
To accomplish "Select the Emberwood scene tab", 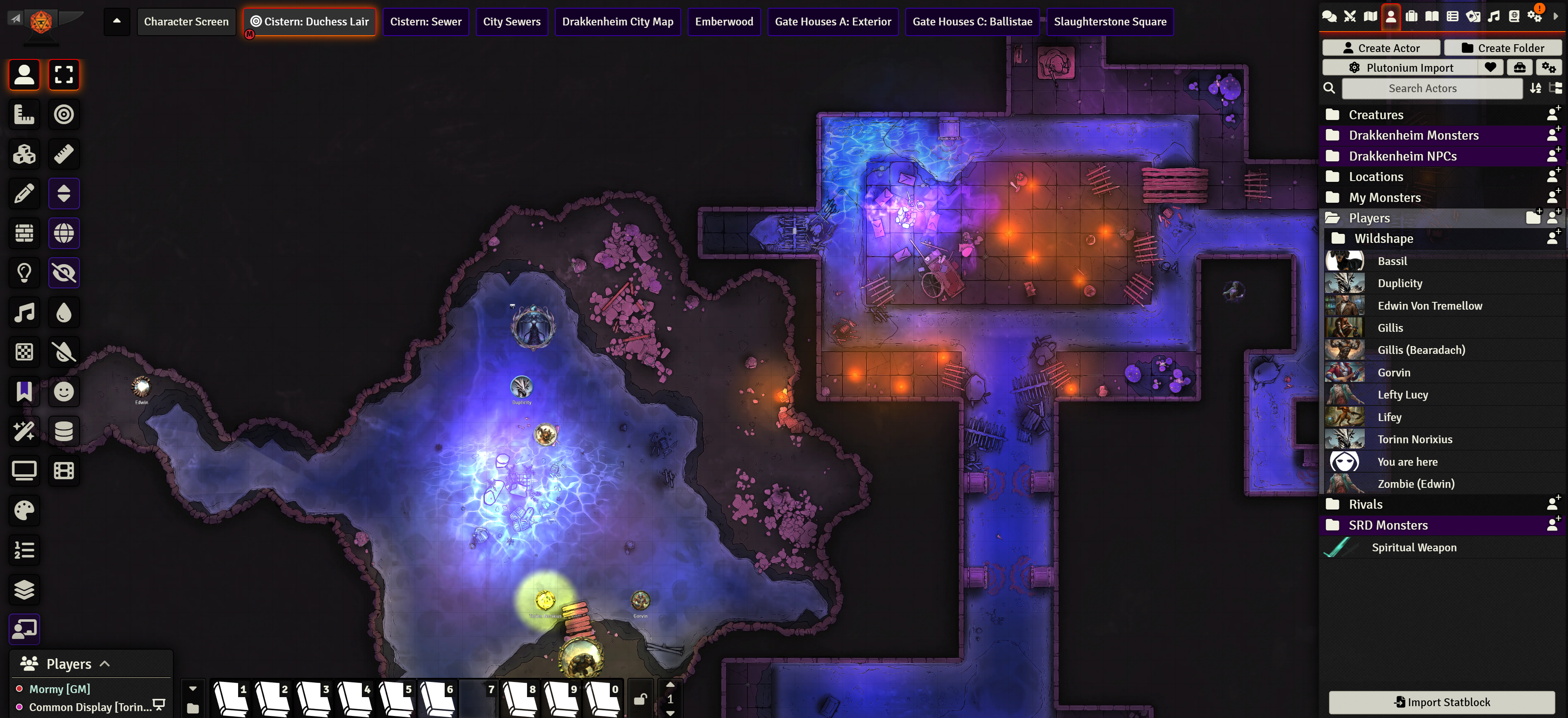I will pyautogui.click(x=724, y=22).
